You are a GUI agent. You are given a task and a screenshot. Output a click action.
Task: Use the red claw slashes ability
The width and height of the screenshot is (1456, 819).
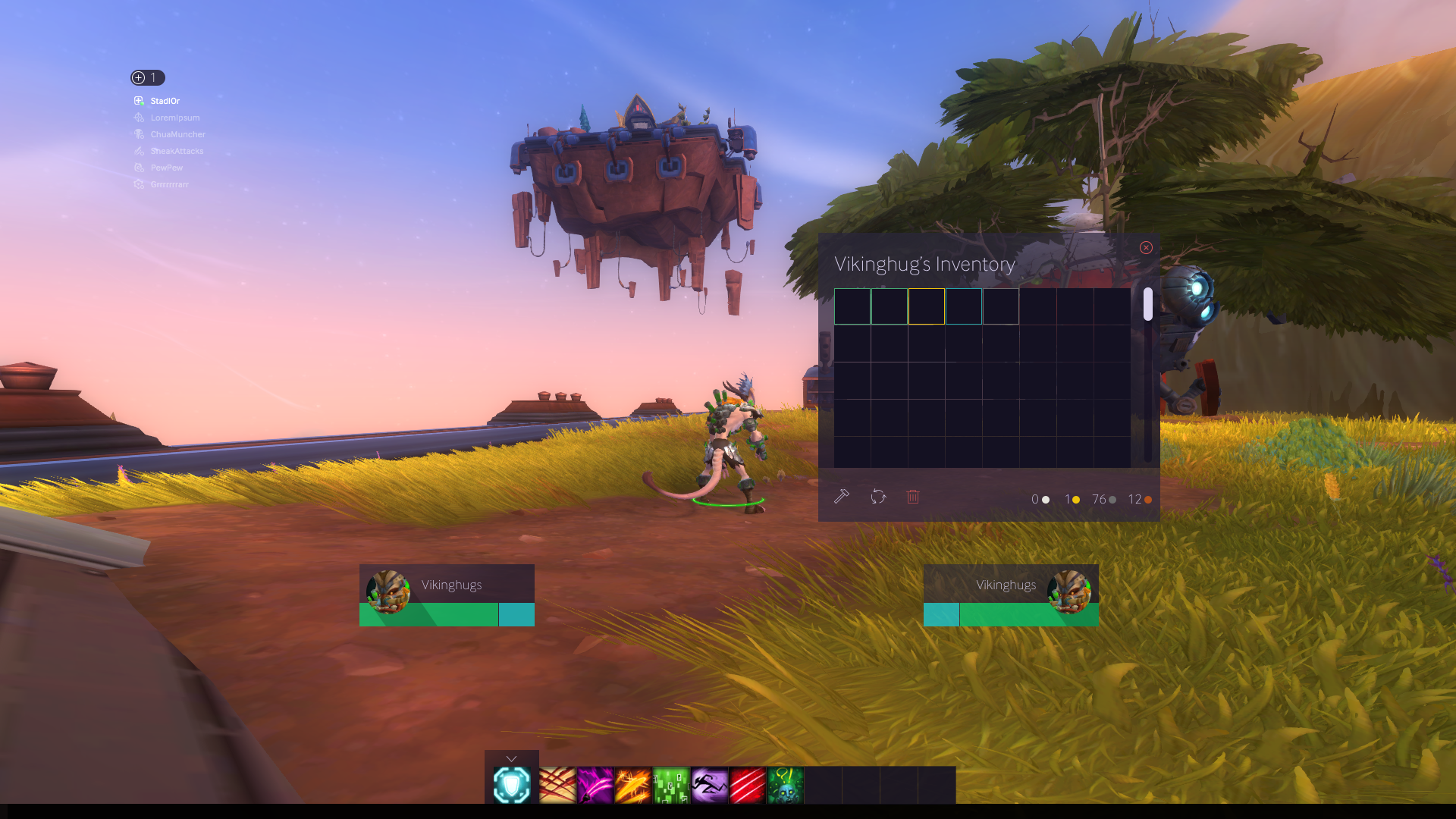[557, 785]
